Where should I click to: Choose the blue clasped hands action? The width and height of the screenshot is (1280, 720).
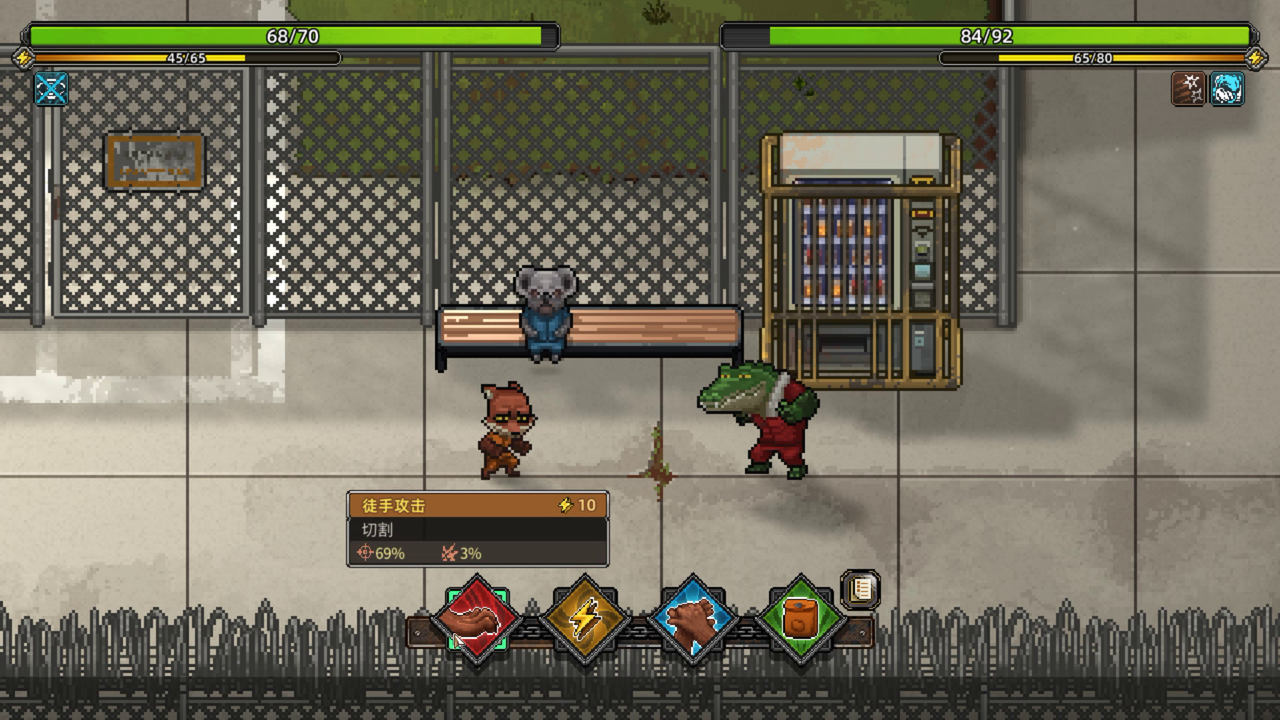click(692, 621)
